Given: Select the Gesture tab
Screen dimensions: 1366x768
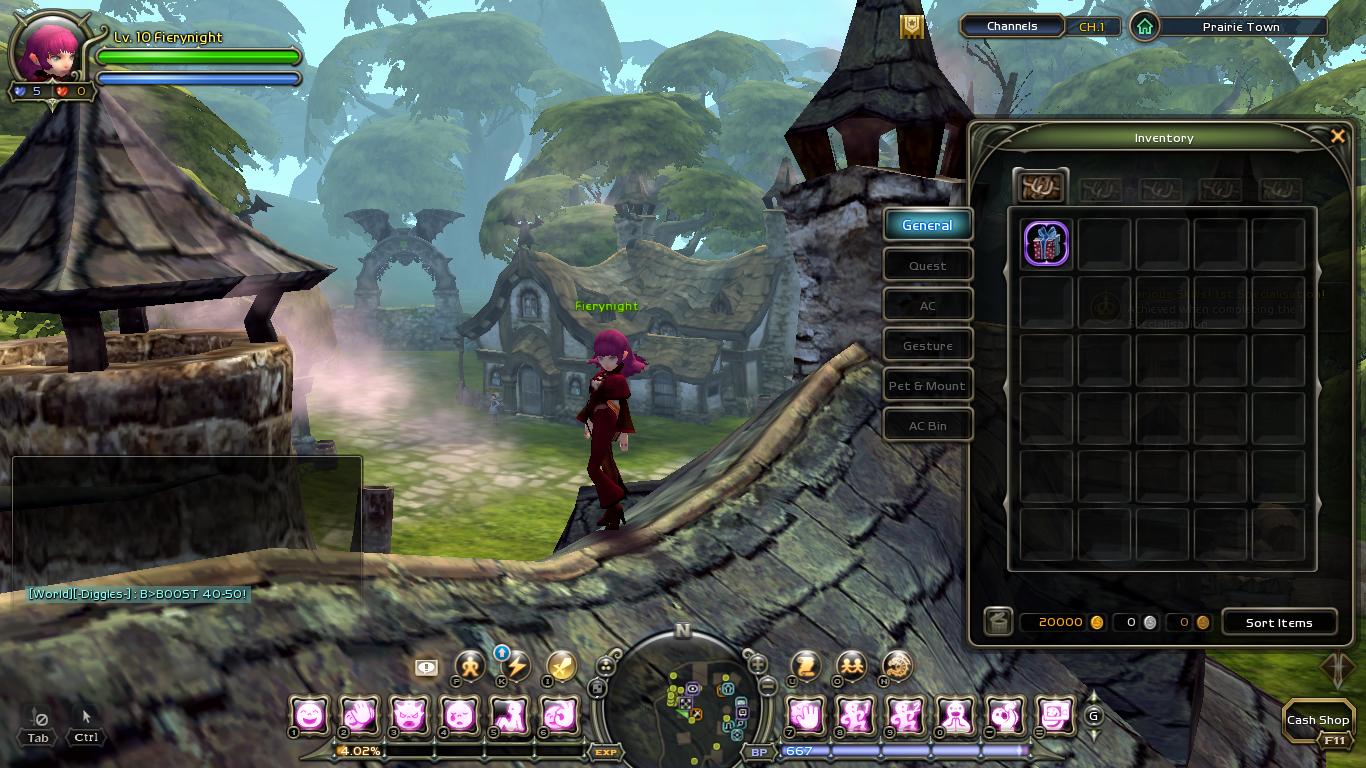Looking at the screenshot, I should tap(927, 346).
